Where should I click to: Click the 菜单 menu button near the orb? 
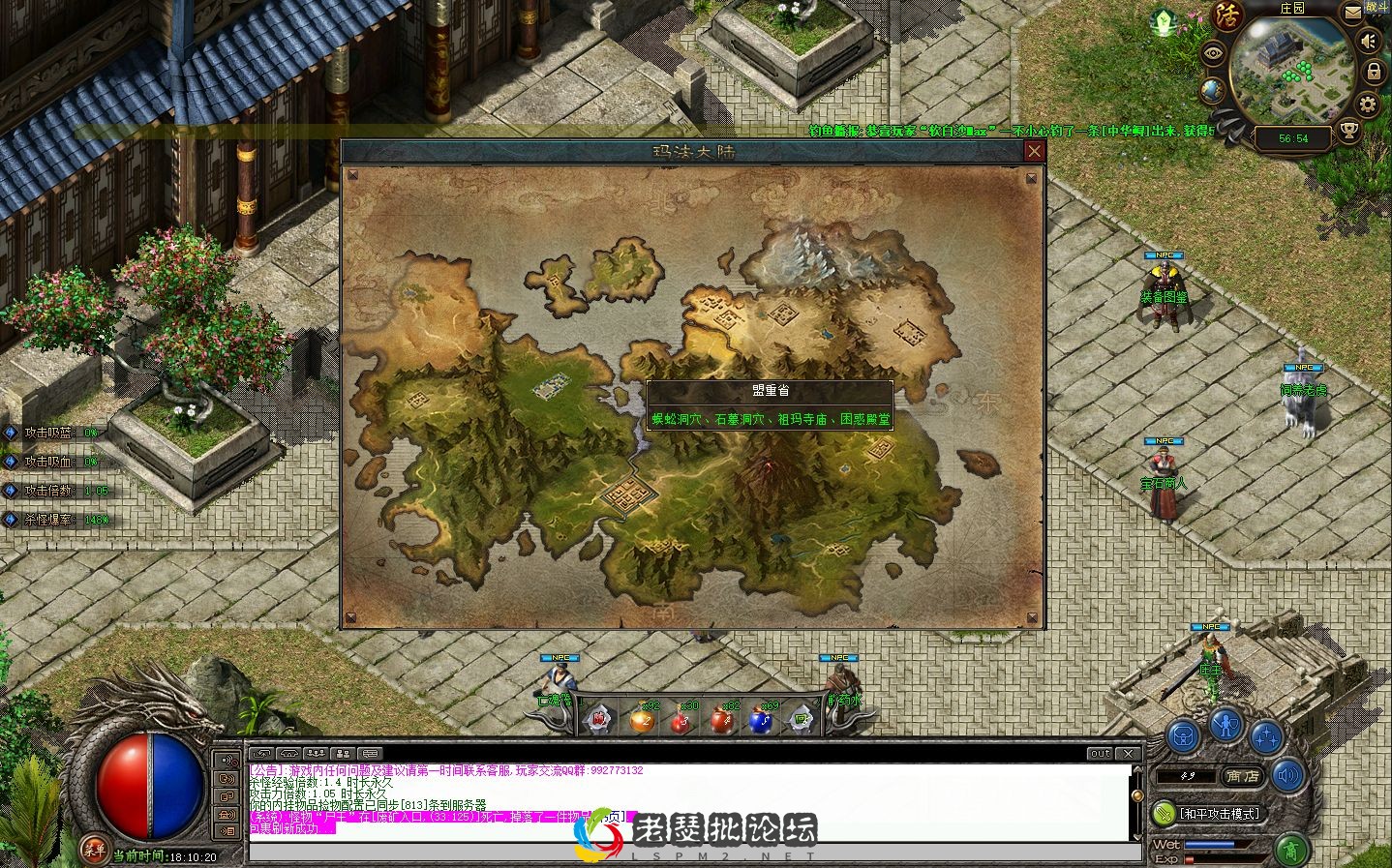coord(94,848)
